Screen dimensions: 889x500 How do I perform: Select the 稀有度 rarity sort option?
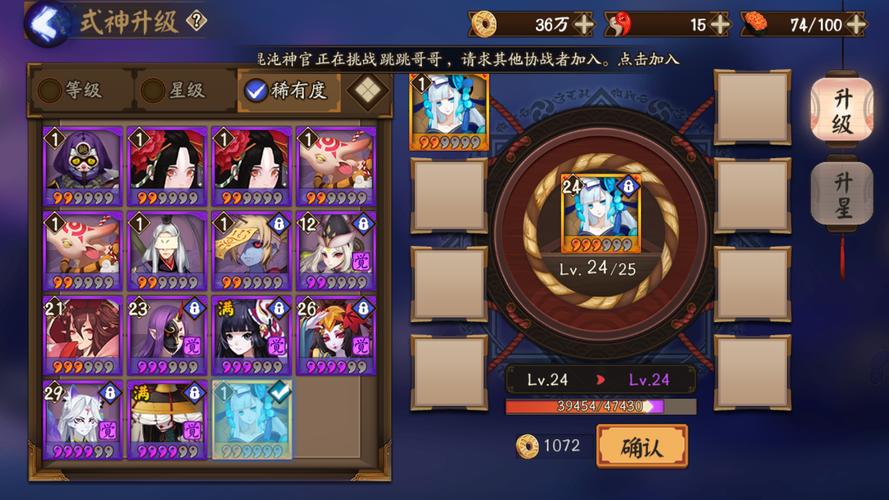[x=287, y=91]
